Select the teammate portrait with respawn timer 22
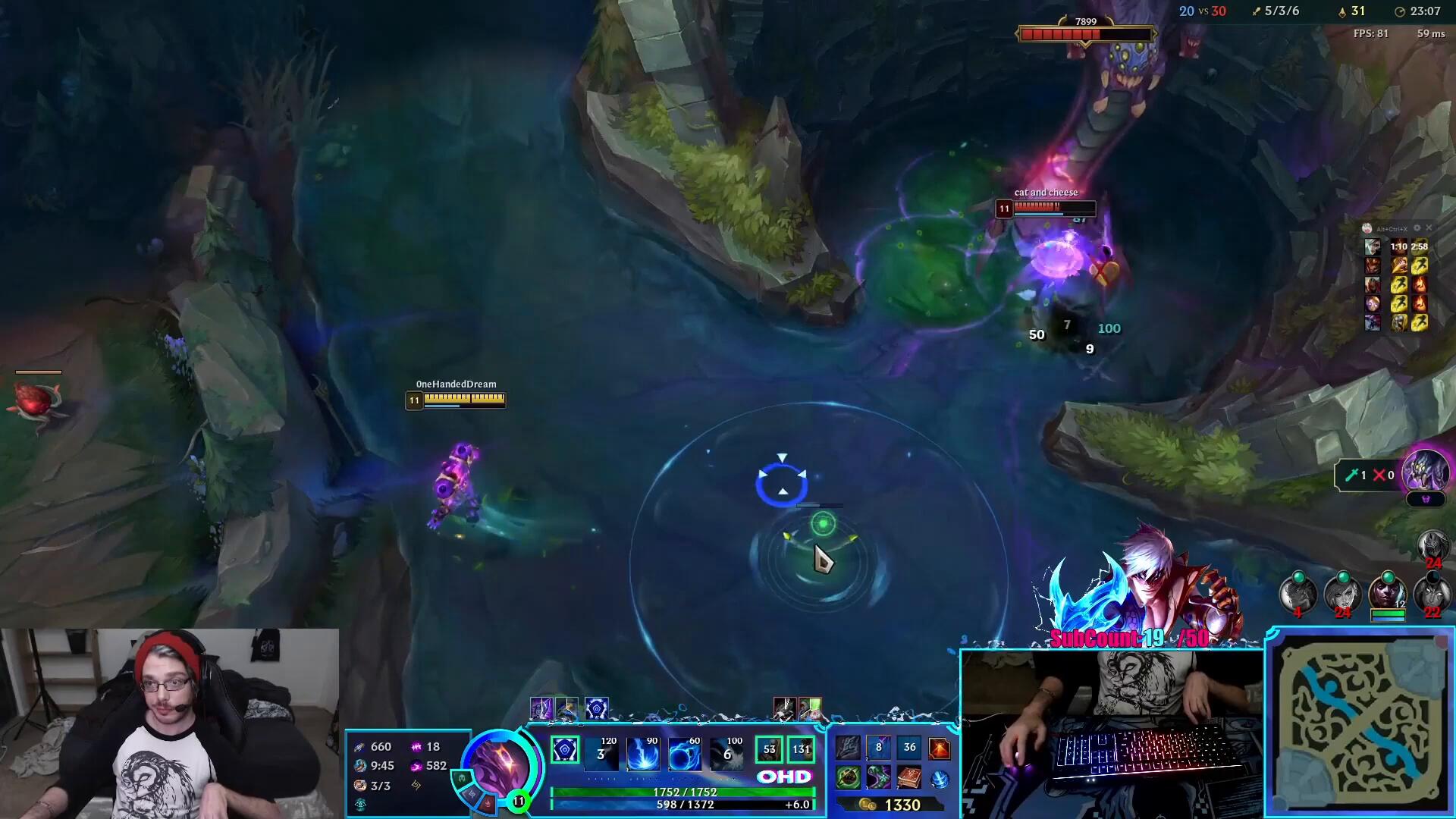The width and height of the screenshot is (1456, 819). click(x=1432, y=593)
